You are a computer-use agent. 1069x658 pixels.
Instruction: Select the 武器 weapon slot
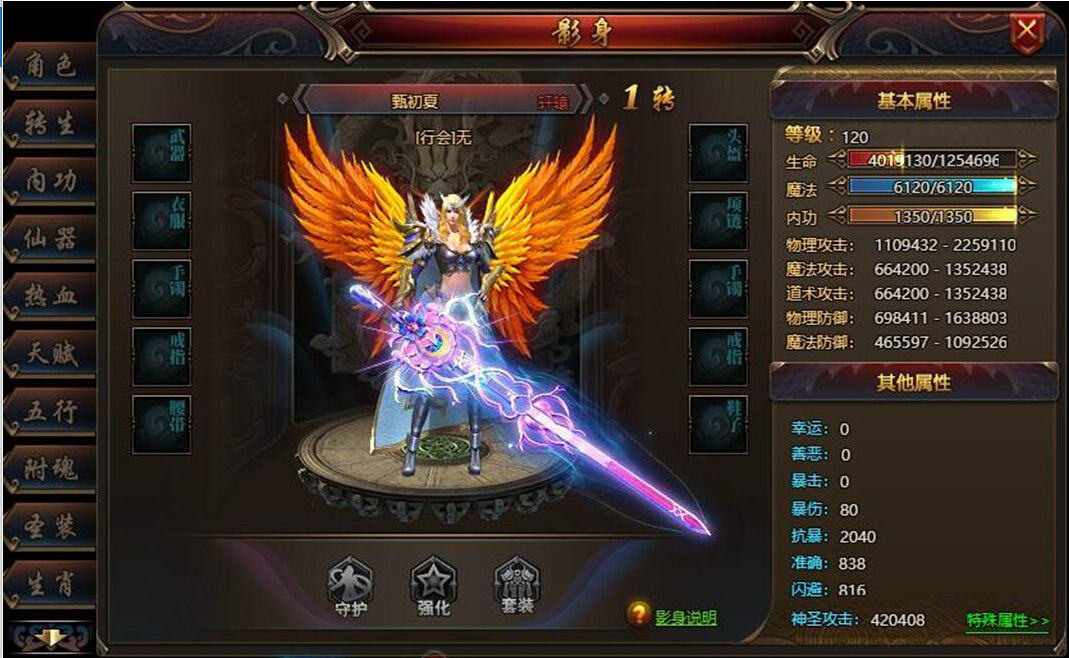162,152
